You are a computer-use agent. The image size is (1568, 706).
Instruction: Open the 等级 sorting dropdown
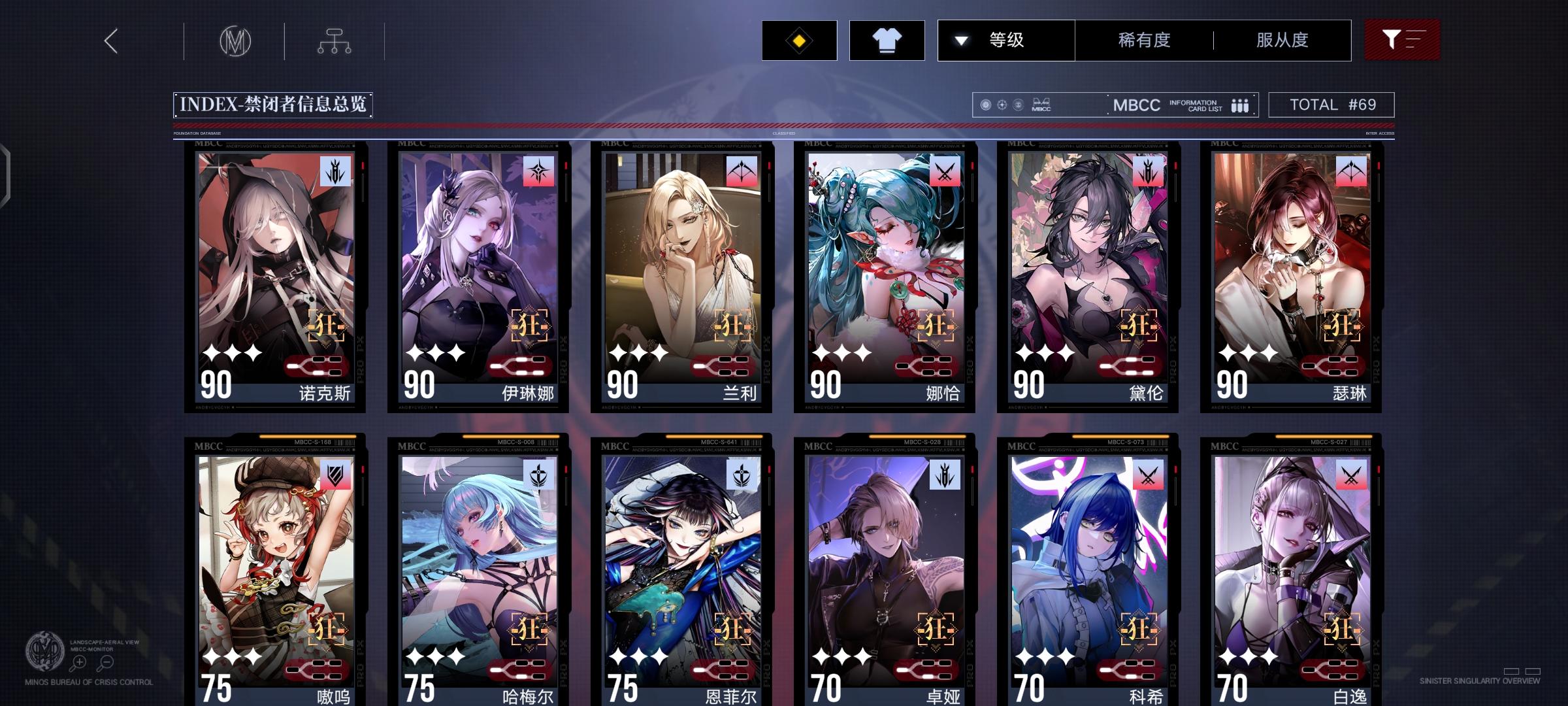coord(1006,40)
